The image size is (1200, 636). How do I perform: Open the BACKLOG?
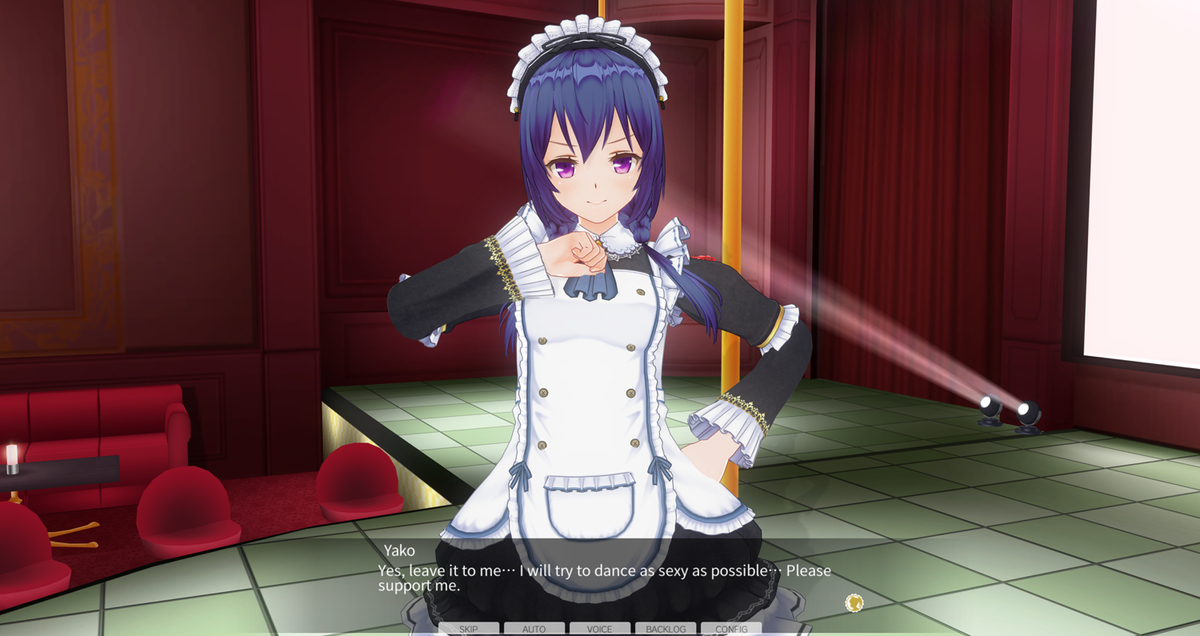click(x=665, y=629)
